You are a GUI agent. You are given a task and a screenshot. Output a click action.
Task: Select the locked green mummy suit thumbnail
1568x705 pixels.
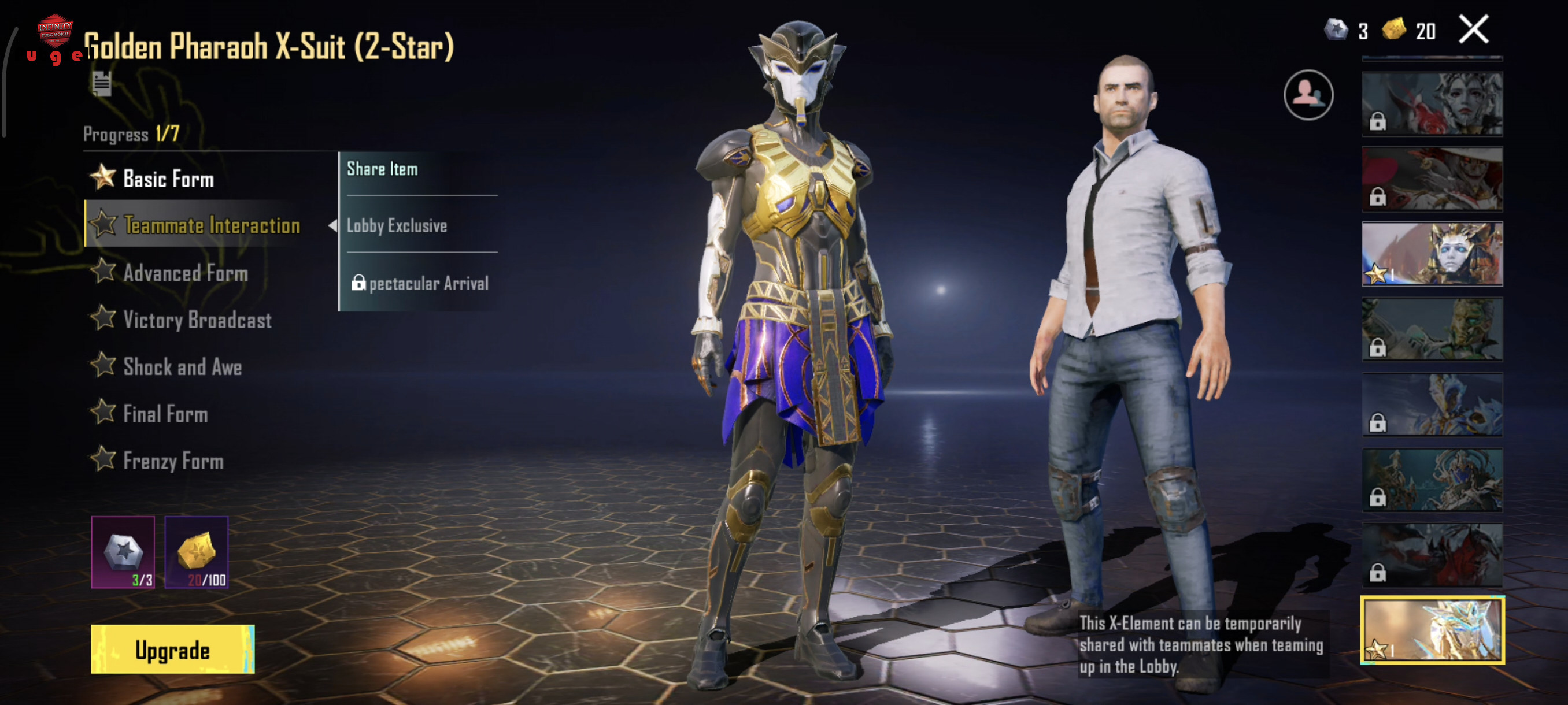click(1432, 329)
